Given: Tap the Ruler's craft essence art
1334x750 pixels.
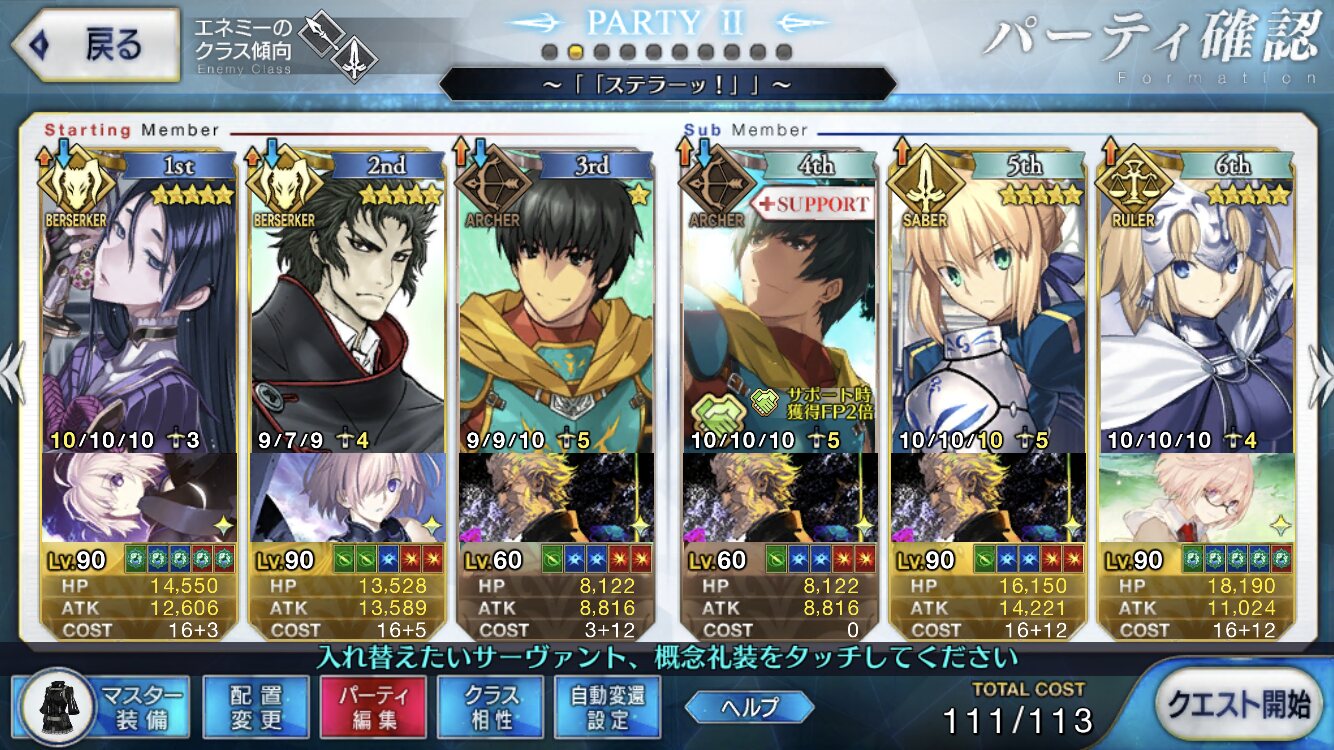Looking at the screenshot, I should [x=1196, y=497].
